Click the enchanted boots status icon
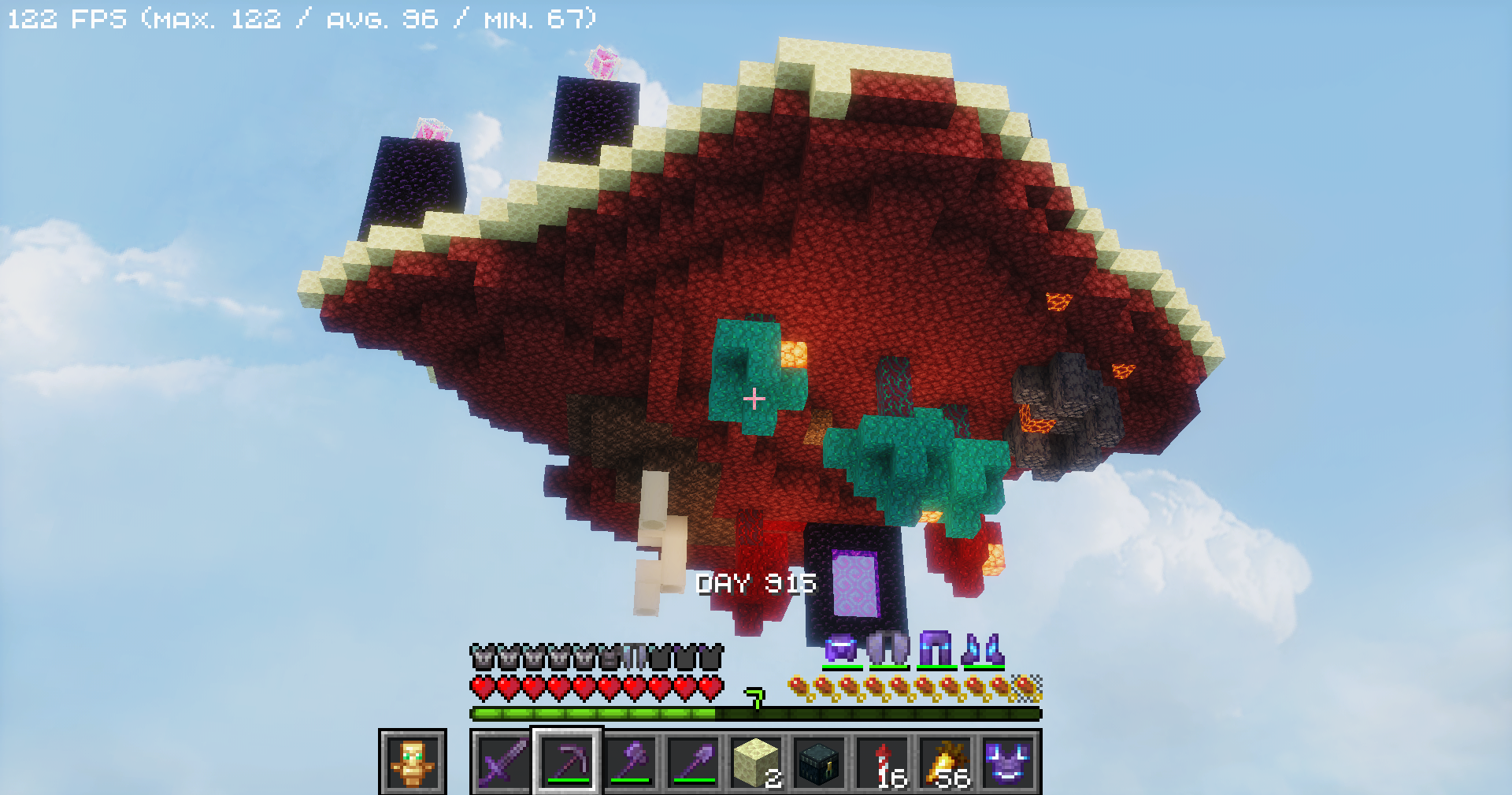Image resolution: width=1512 pixels, height=795 pixels. tap(982, 649)
